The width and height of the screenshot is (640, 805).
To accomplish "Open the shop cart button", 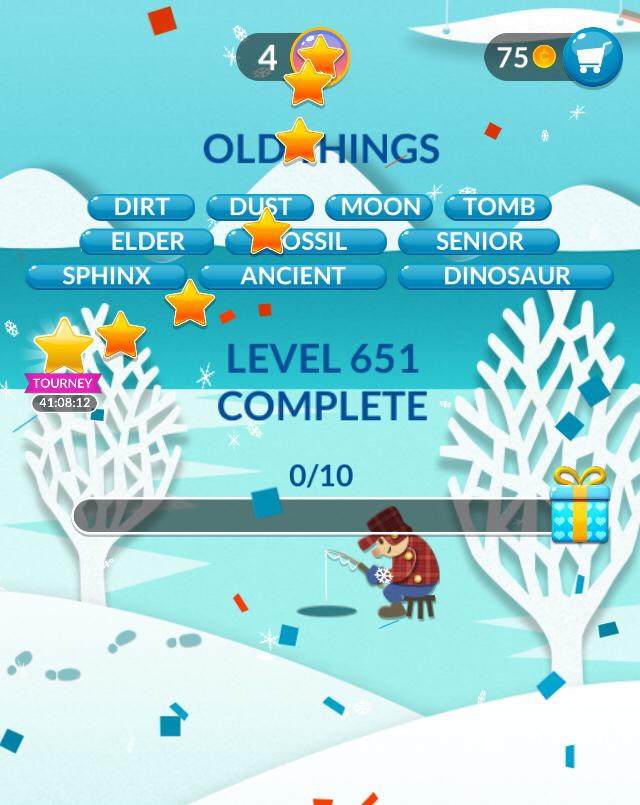I will click(x=592, y=58).
